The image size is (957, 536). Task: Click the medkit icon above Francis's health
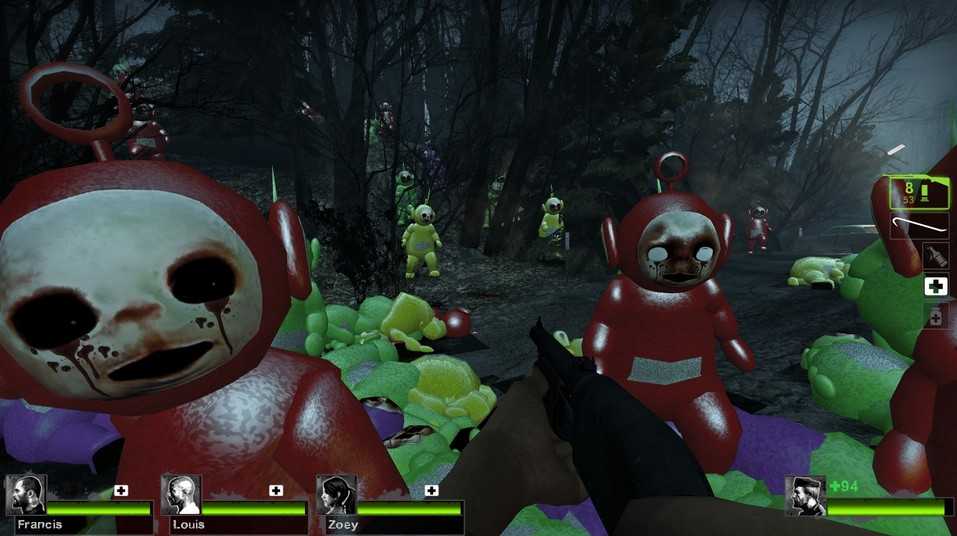click(121, 490)
